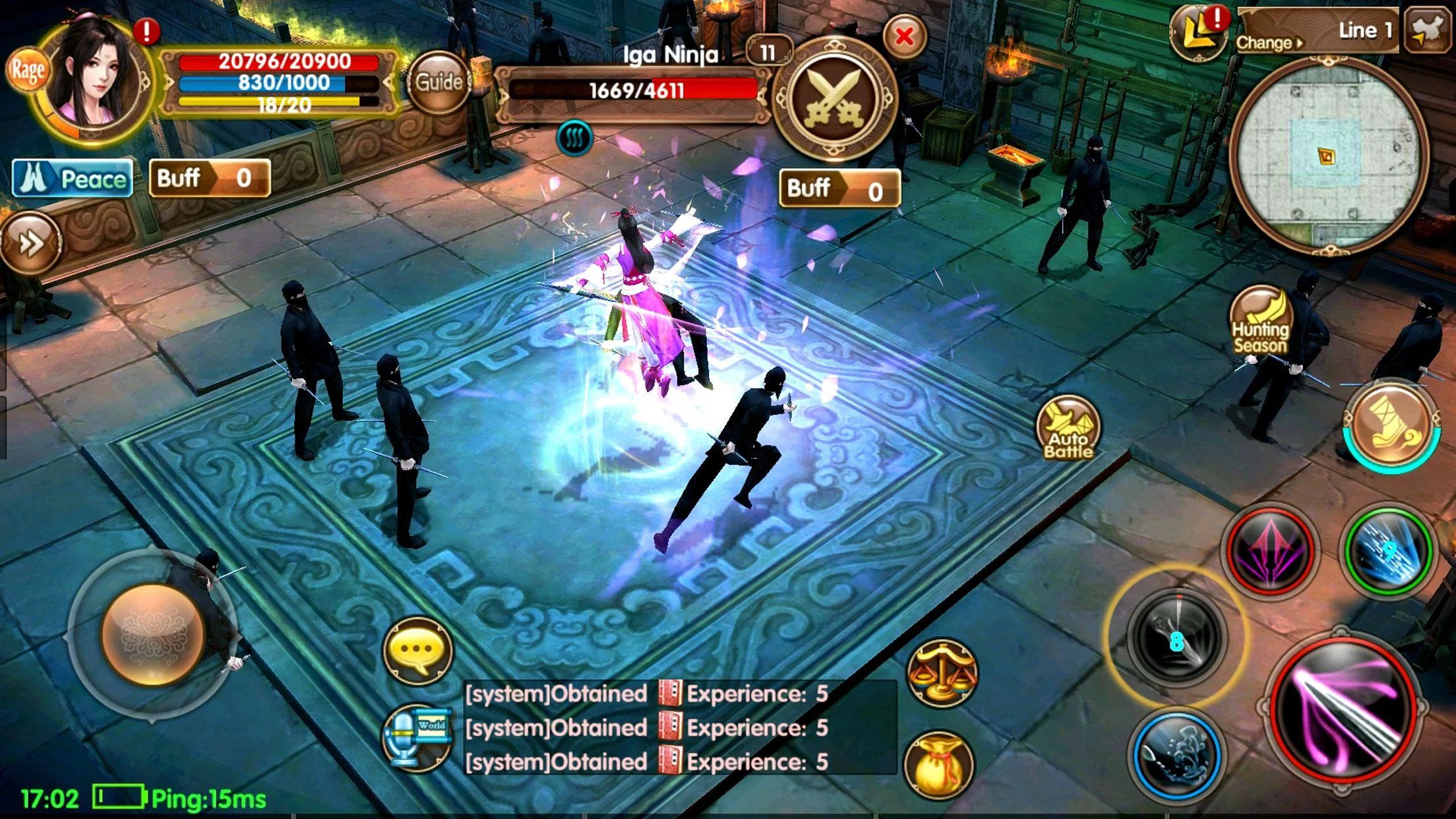The height and width of the screenshot is (819, 1456).
Task: Open the circular minimap
Action: pyautogui.click(x=1327, y=156)
